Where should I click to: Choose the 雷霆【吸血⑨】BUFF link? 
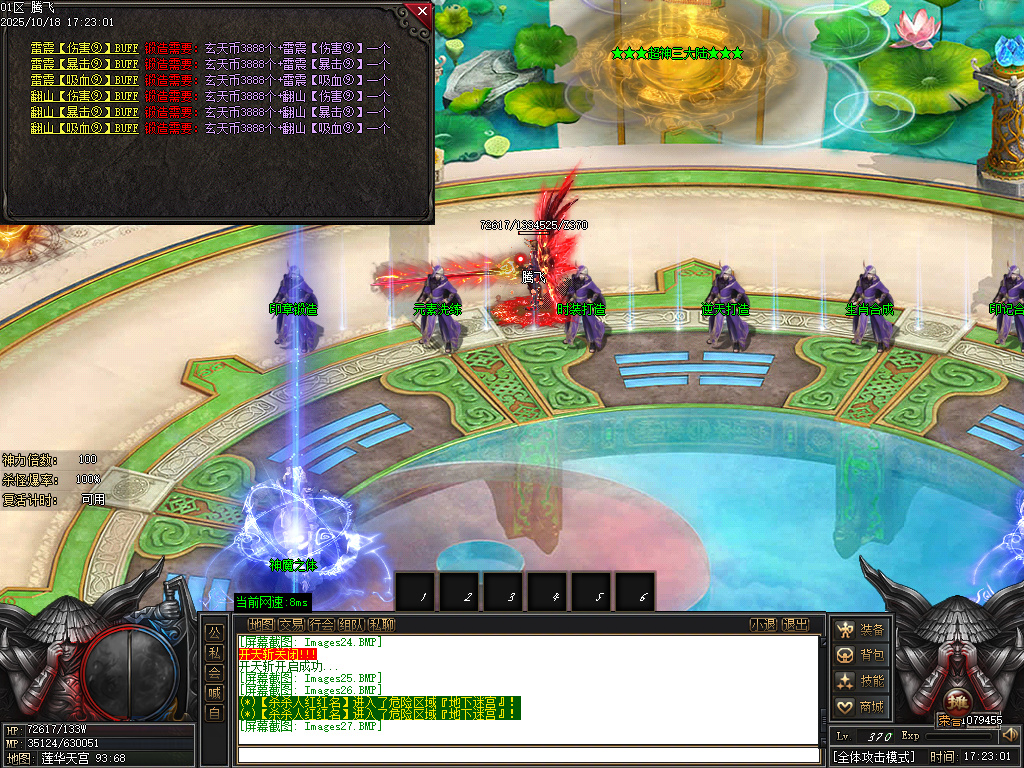[84, 80]
